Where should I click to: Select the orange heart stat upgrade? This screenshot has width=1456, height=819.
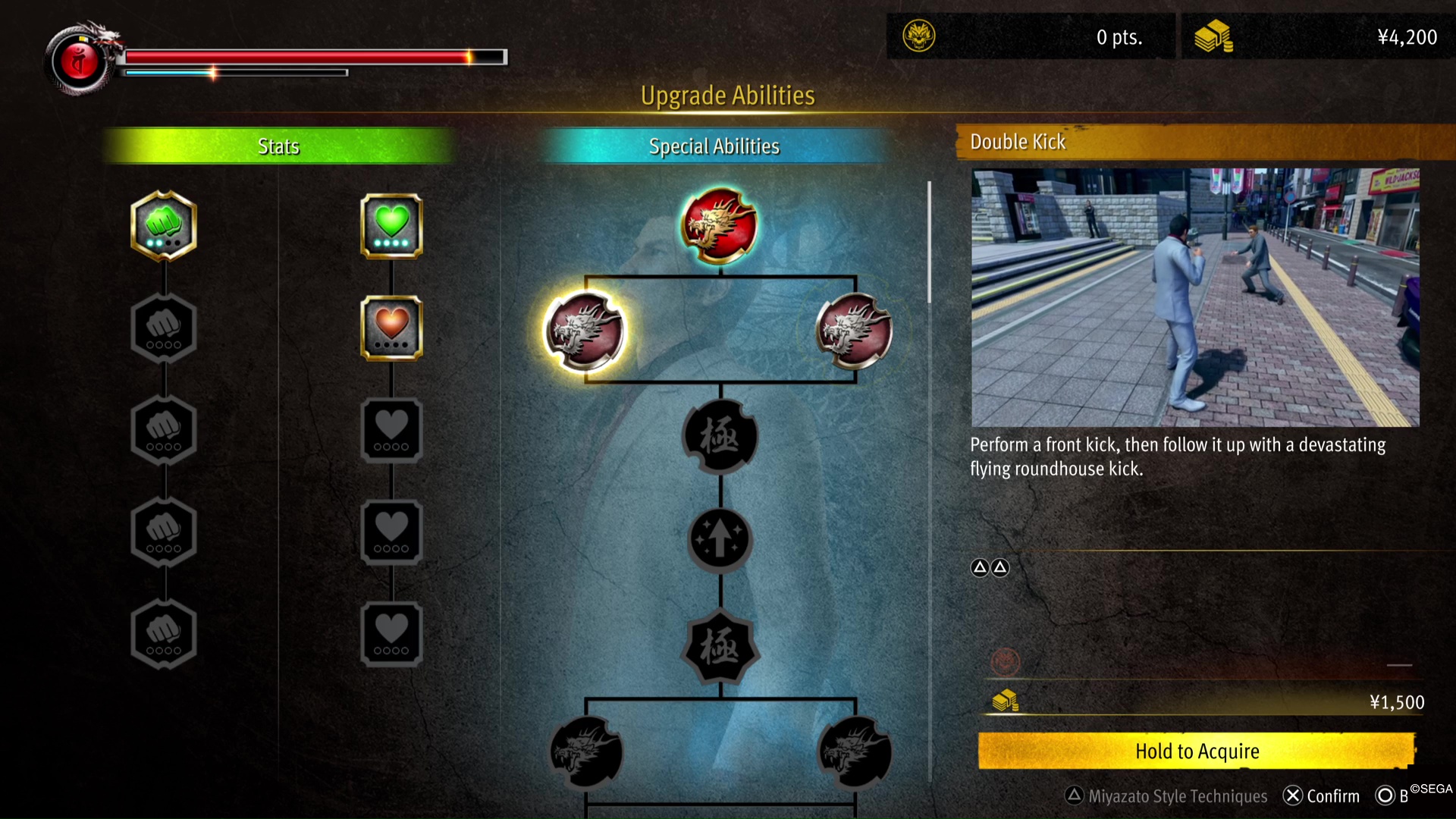391,328
